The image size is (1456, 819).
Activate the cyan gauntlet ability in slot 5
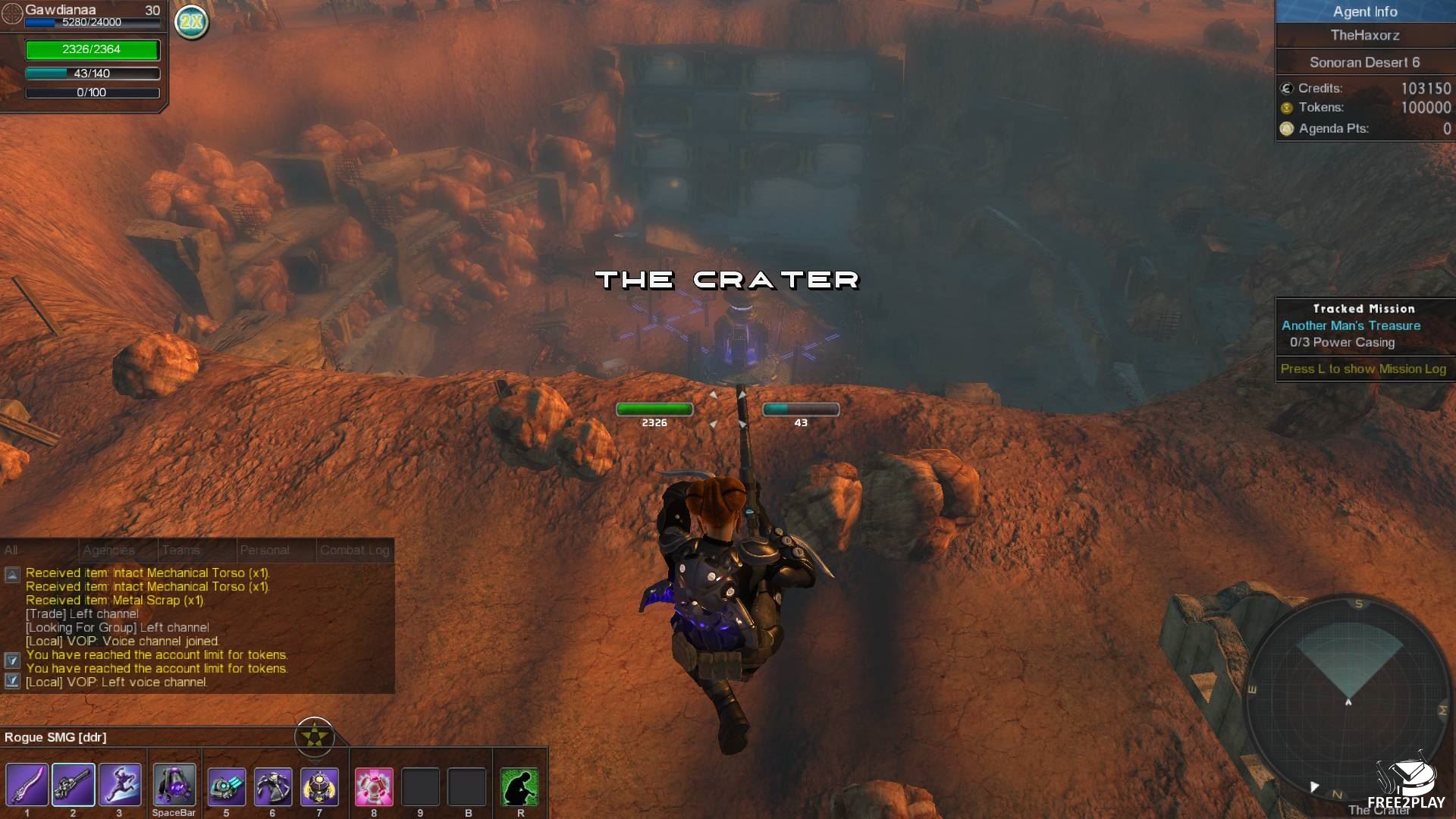(x=226, y=786)
